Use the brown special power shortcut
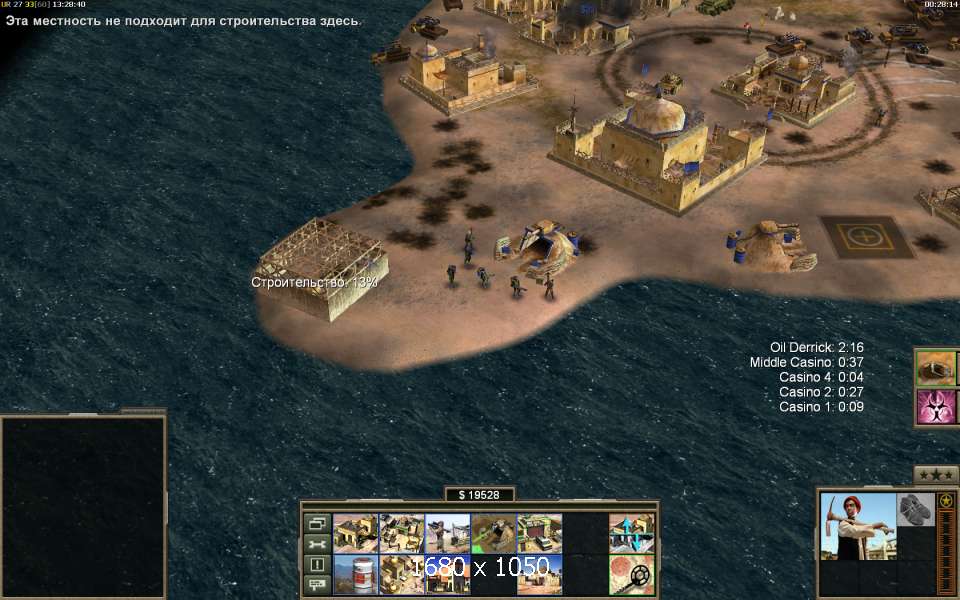Image resolution: width=960 pixels, height=600 pixels. [936, 367]
